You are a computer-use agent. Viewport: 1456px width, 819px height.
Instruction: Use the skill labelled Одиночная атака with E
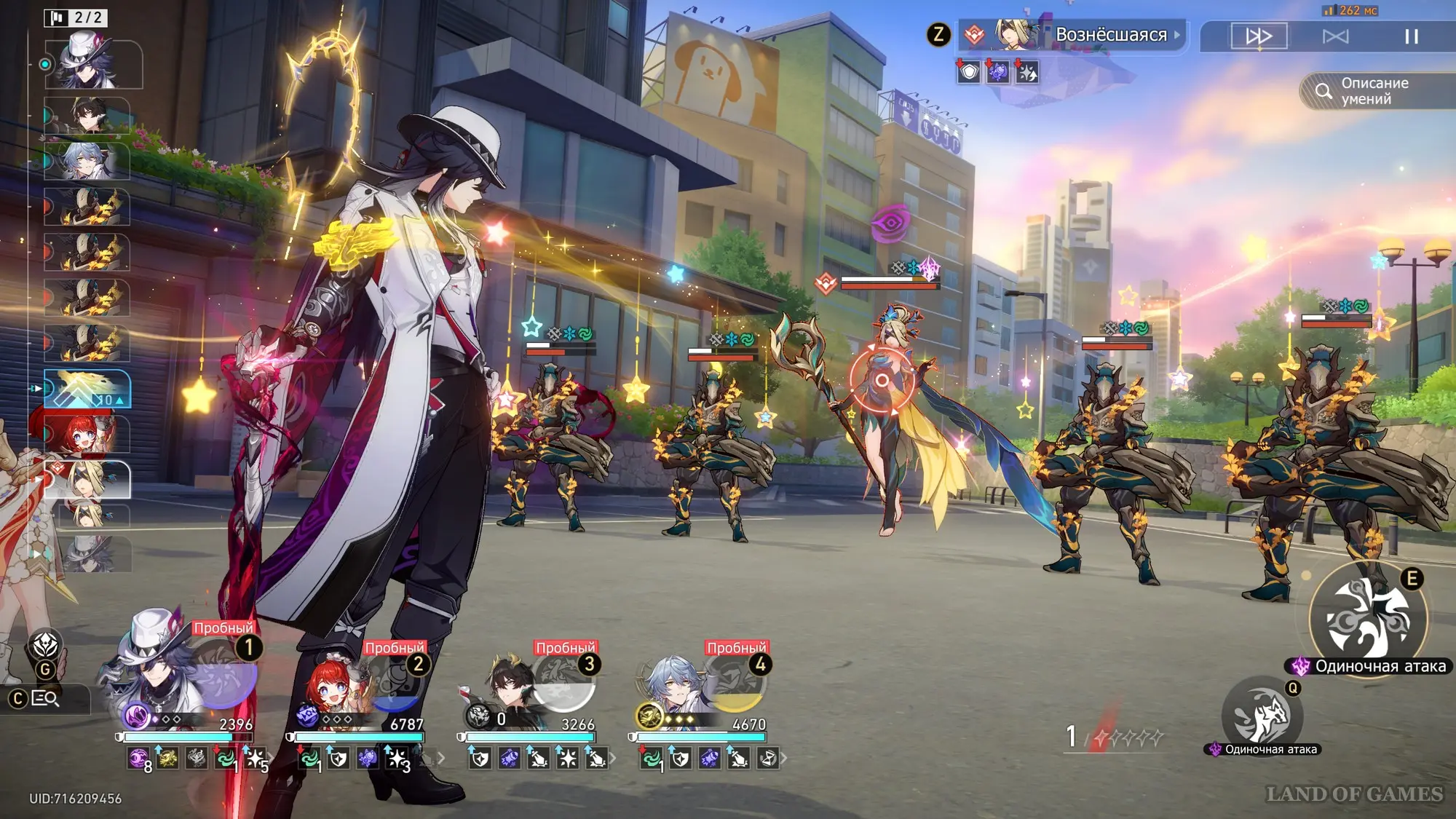1368,617
